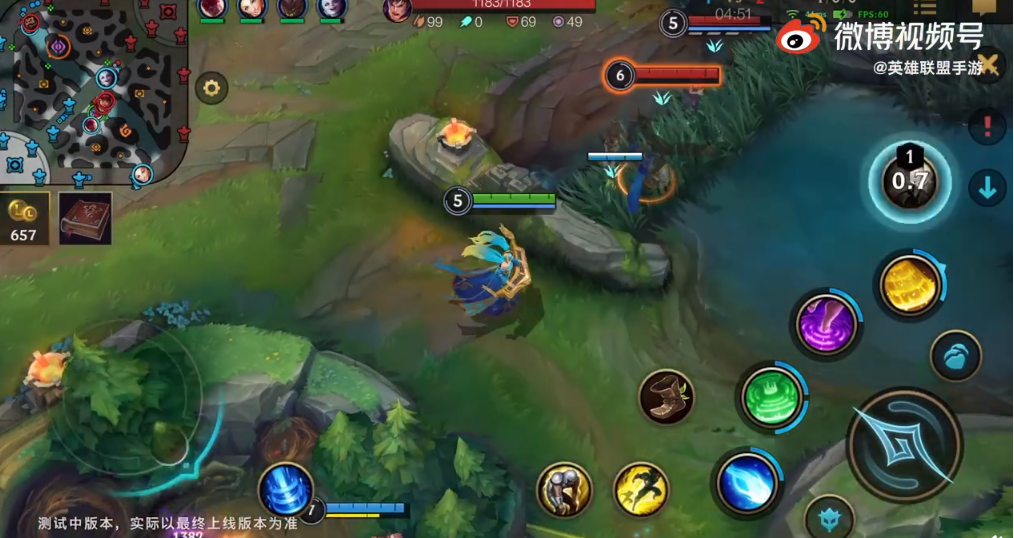1014x538 pixels.
Task: Tap the ward trinket button
Action: coord(955,356)
